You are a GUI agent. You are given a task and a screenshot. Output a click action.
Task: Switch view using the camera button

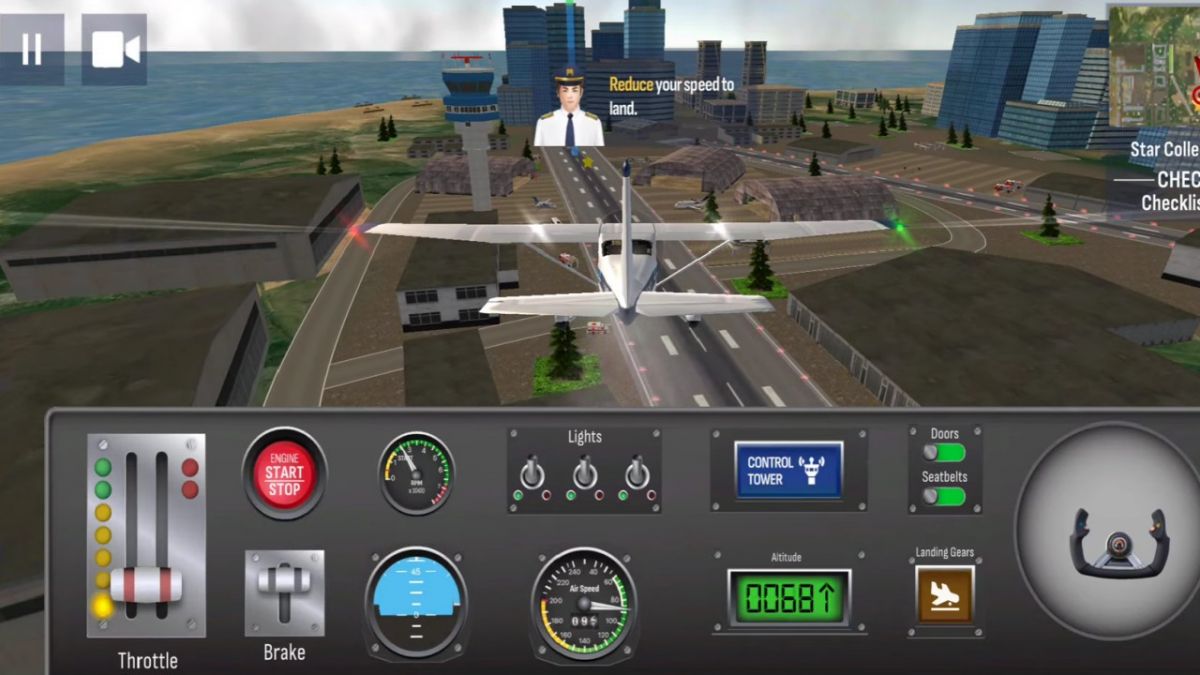[x=114, y=49]
